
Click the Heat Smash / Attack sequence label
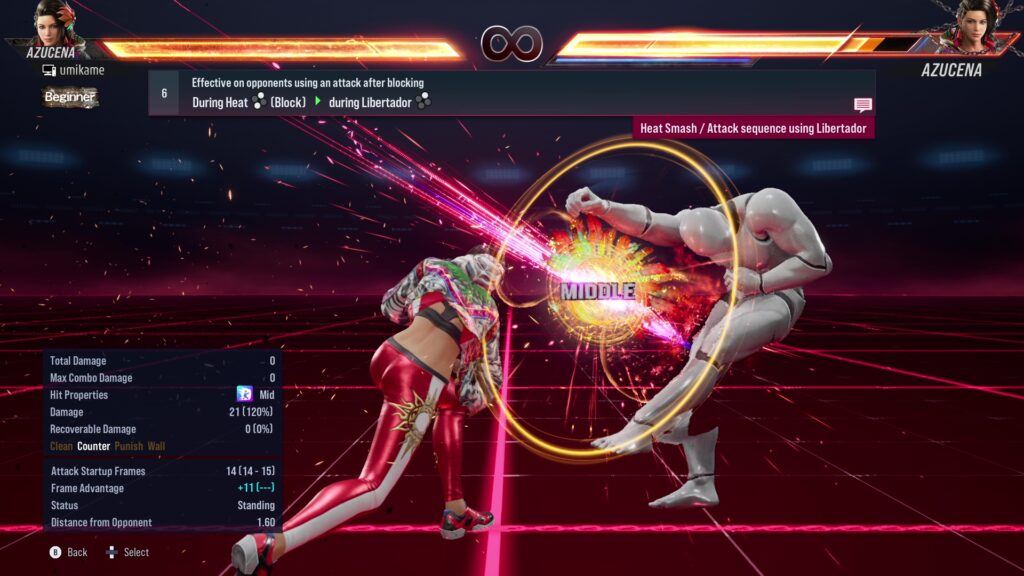755,128
